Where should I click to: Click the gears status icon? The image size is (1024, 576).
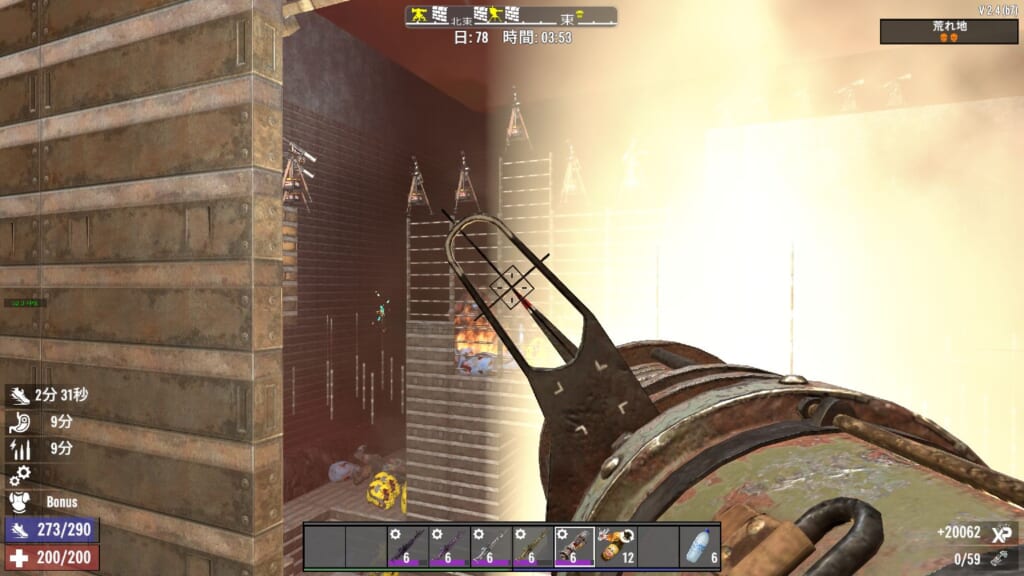[x=20, y=475]
